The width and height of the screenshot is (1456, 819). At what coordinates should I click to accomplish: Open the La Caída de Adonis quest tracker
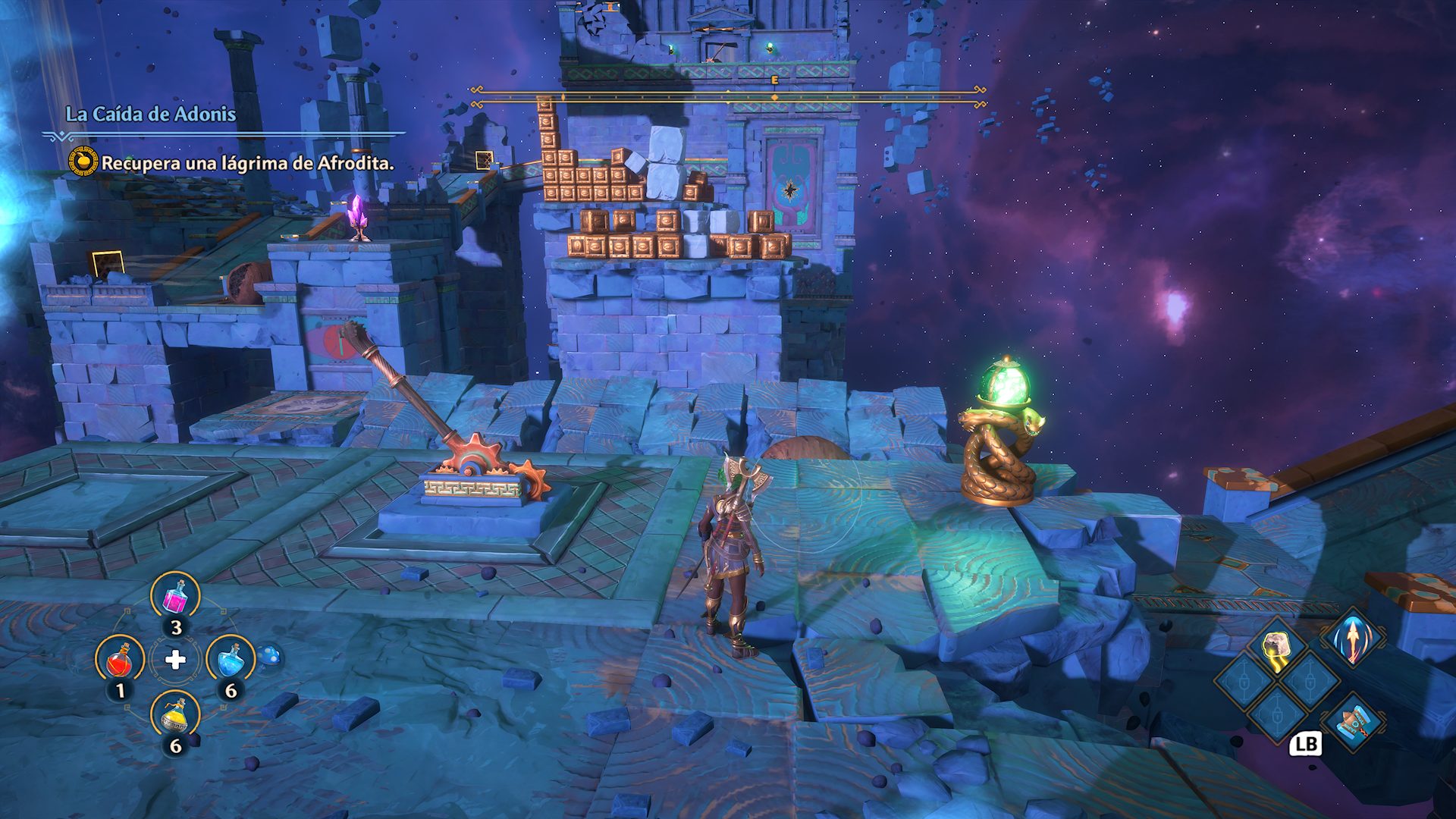point(151,115)
